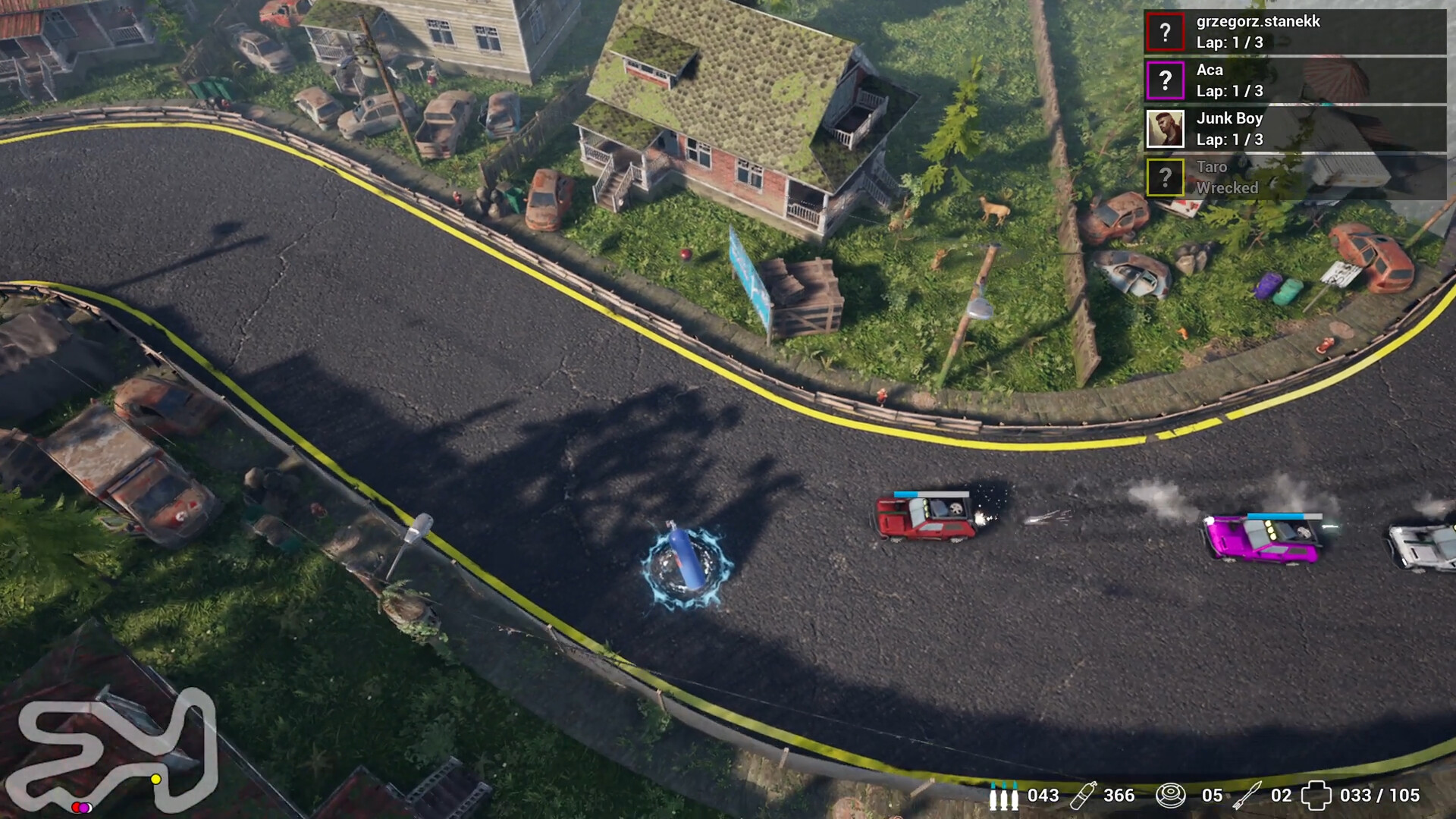1456x819 pixels.
Task: Select the mine icon showing 05
Action: click(1172, 796)
